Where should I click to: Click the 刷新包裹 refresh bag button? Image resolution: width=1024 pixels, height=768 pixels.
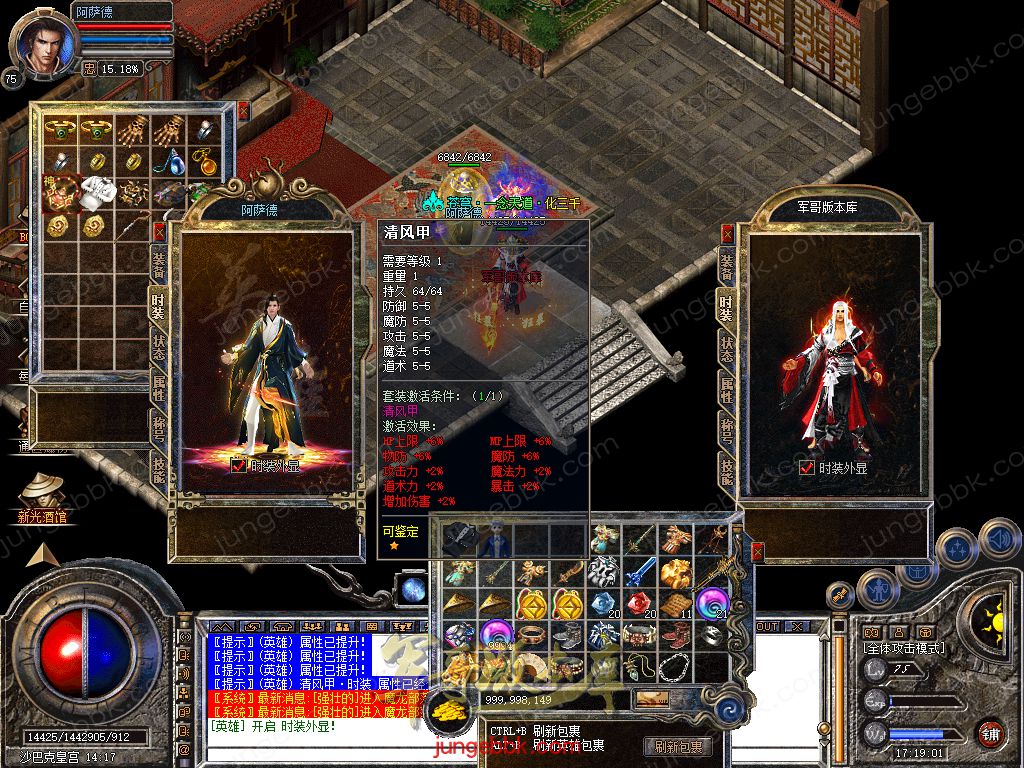click(679, 746)
